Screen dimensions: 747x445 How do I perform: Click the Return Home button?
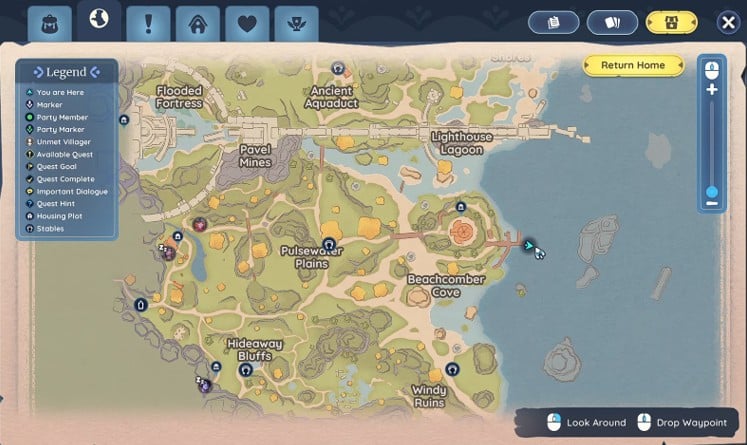pos(632,65)
